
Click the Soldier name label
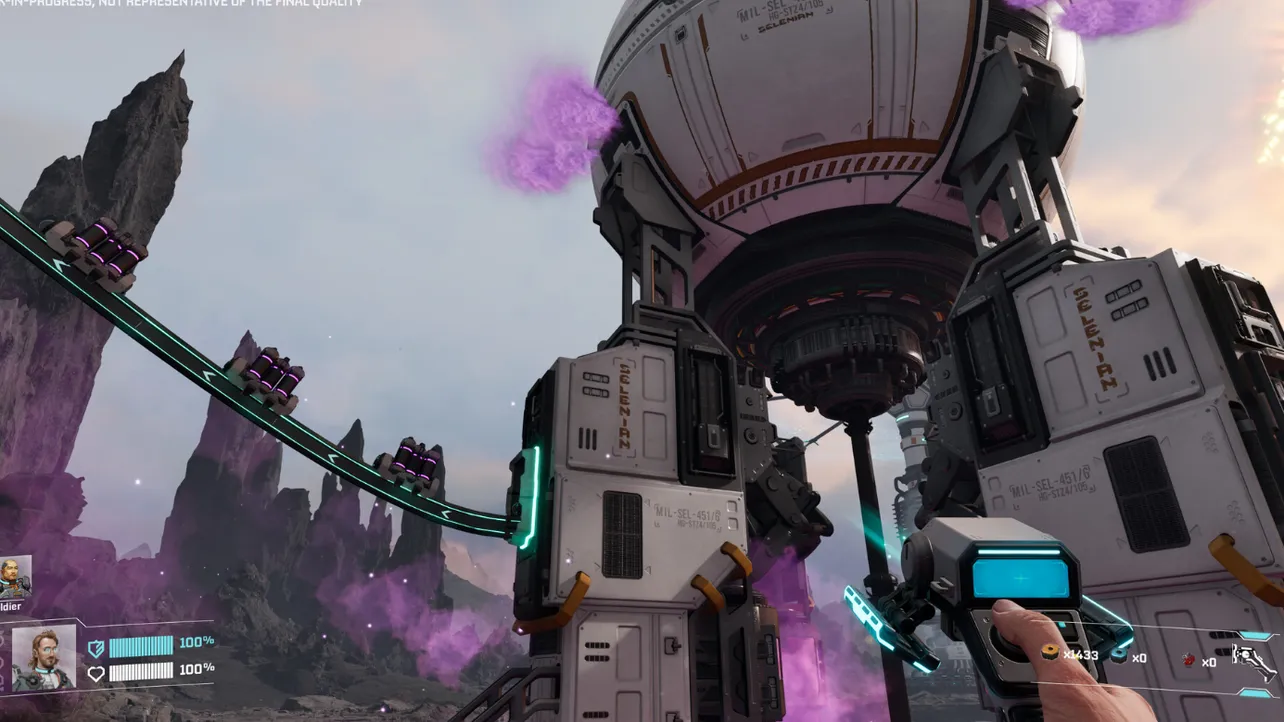tap(11, 605)
